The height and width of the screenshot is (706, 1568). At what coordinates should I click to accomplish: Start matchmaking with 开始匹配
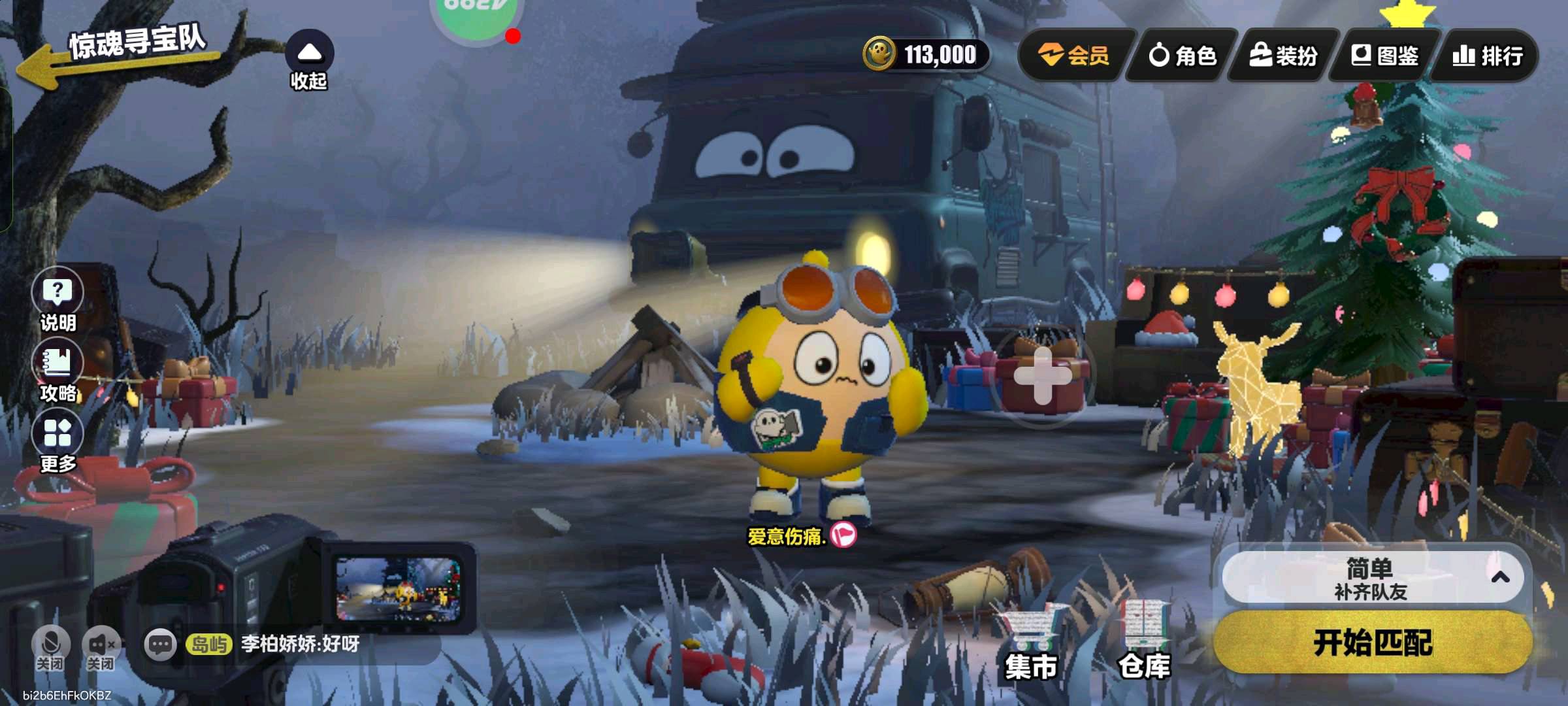coord(1372,643)
